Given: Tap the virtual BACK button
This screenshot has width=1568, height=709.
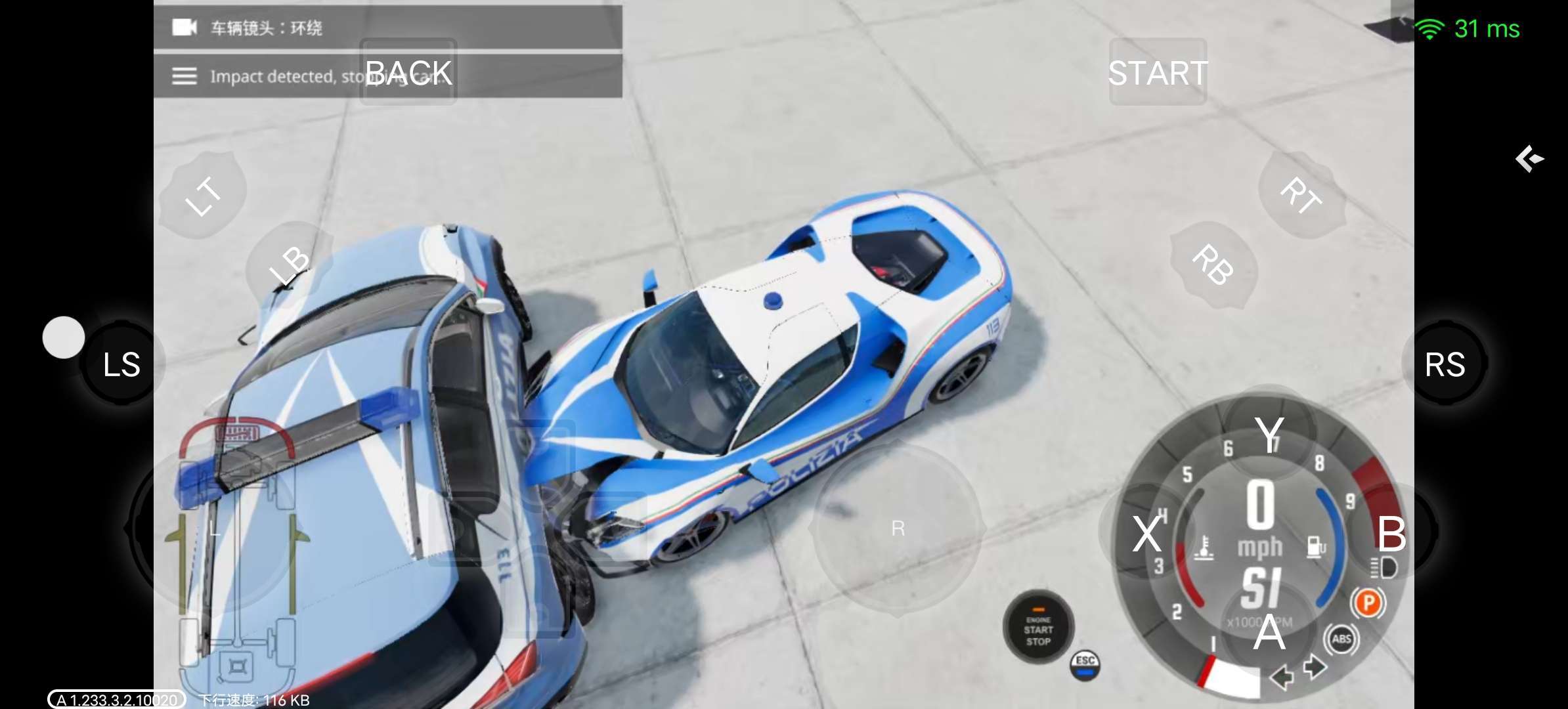Looking at the screenshot, I should (408, 72).
